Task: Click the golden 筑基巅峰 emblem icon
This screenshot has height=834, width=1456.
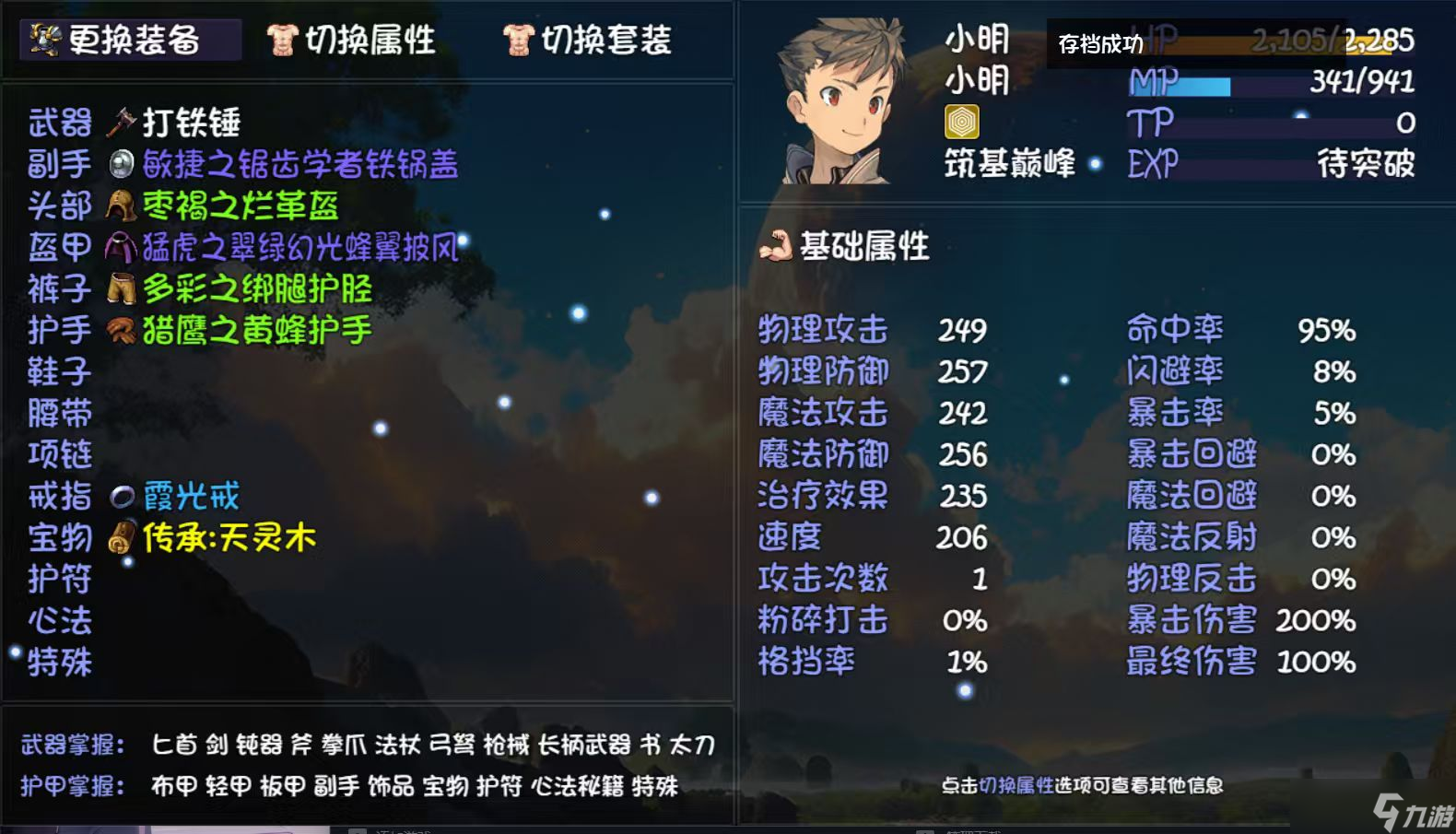Action: [x=962, y=120]
